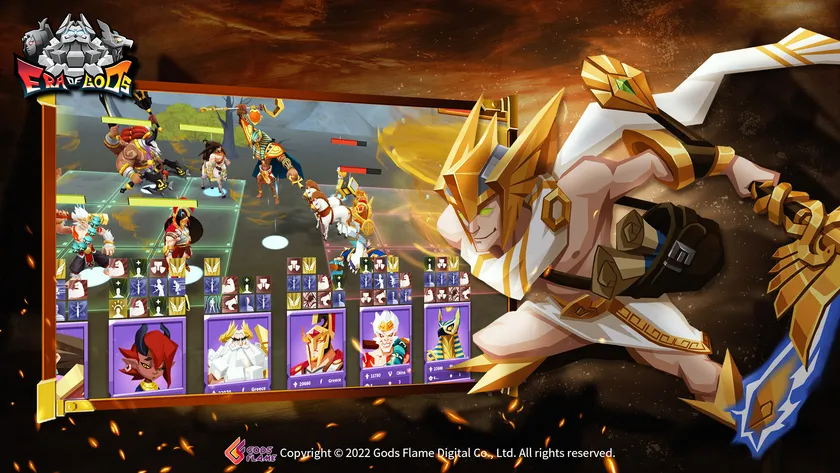Select the white-haired China hero card
The height and width of the screenshot is (473, 840).
click(x=385, y=345)
